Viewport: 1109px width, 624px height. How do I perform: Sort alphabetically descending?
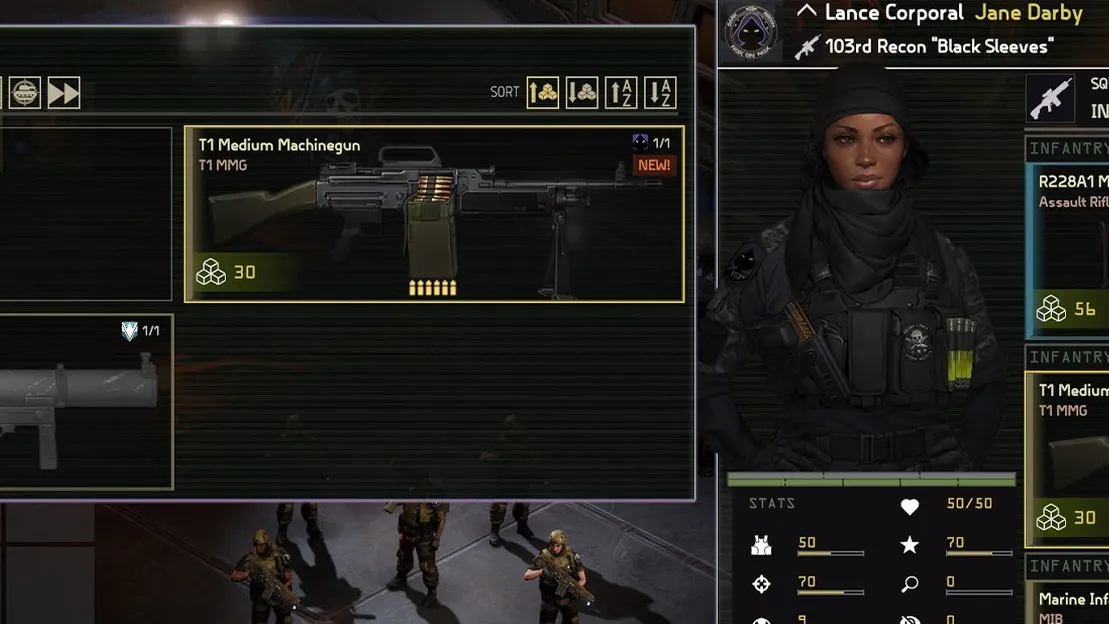tap(660, 93)
